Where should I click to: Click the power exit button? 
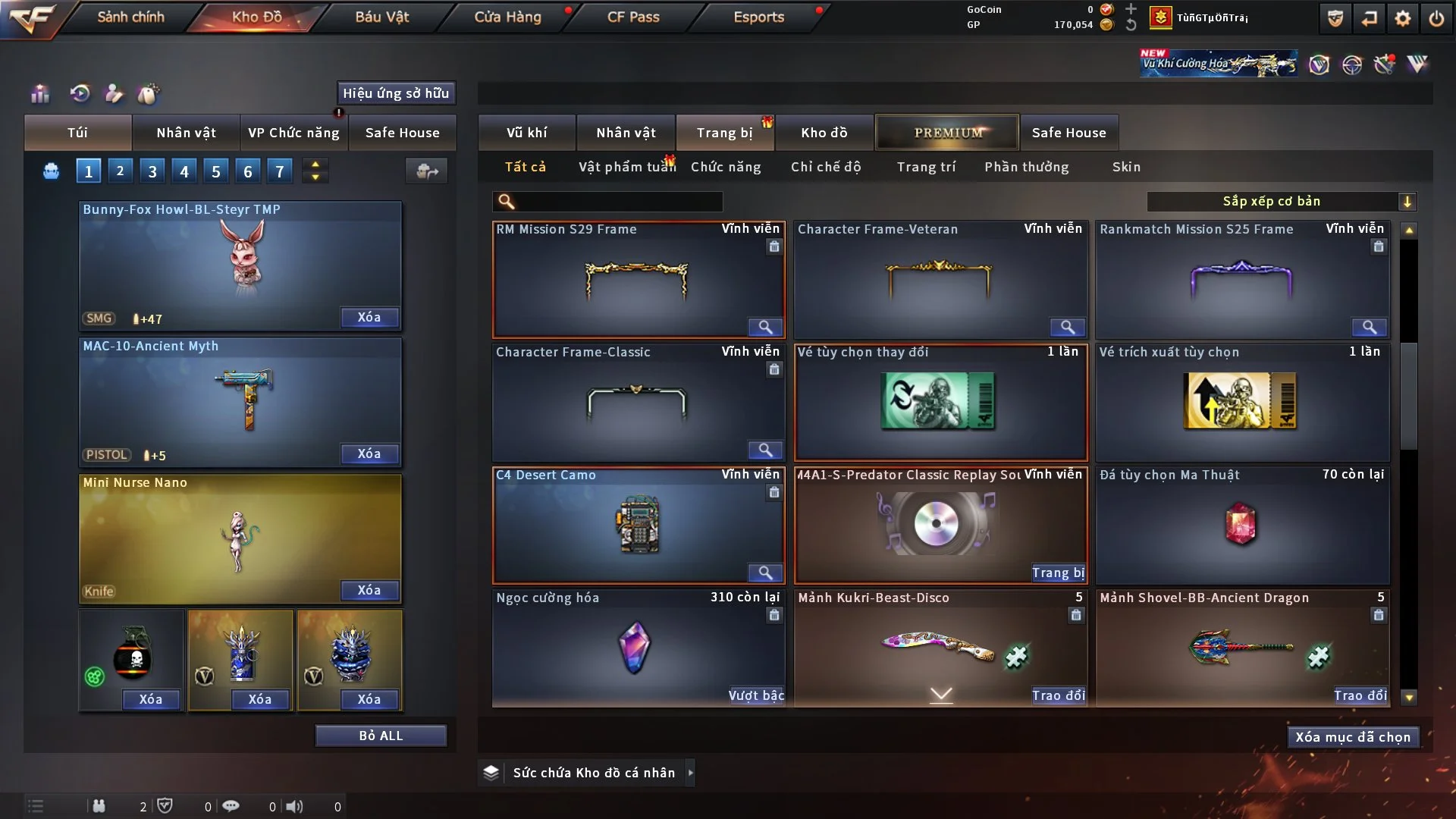[1436, 18]
